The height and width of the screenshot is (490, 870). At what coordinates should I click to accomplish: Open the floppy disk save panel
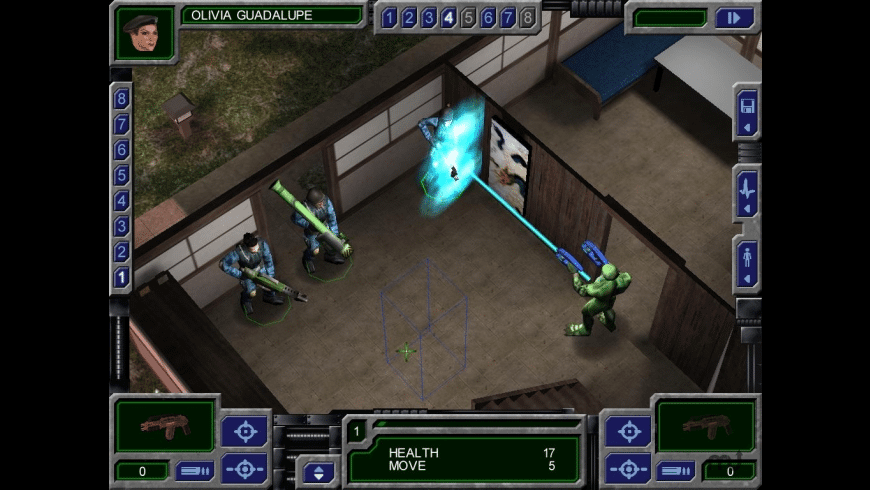tap(747, 112)
